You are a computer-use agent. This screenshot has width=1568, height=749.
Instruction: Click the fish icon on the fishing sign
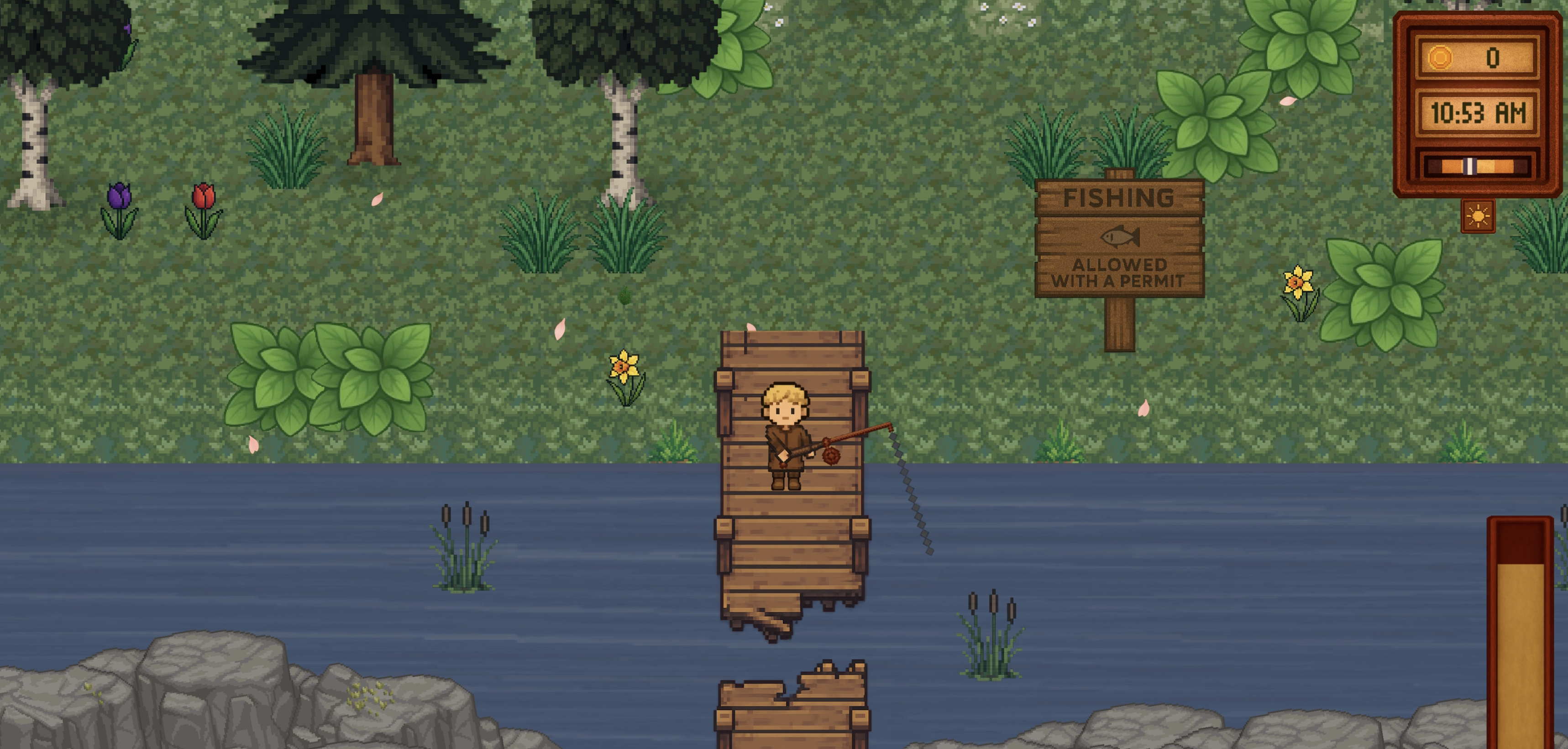tap(1120, 237)
